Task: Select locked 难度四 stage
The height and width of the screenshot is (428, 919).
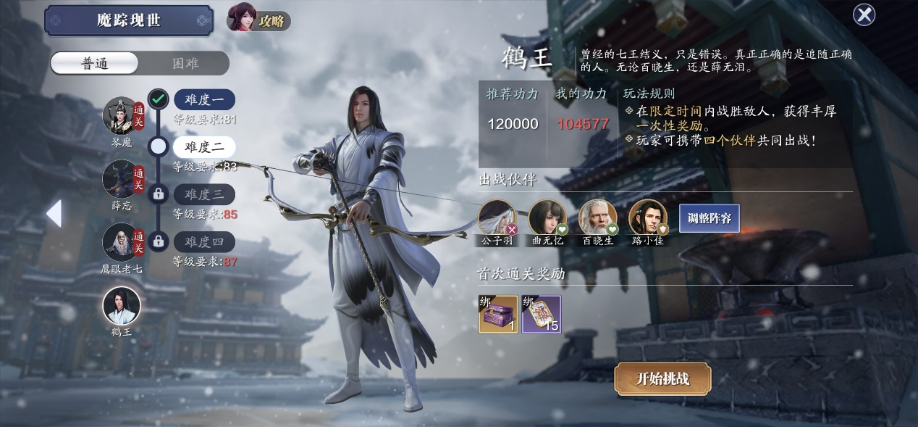Action: point(204,241)
